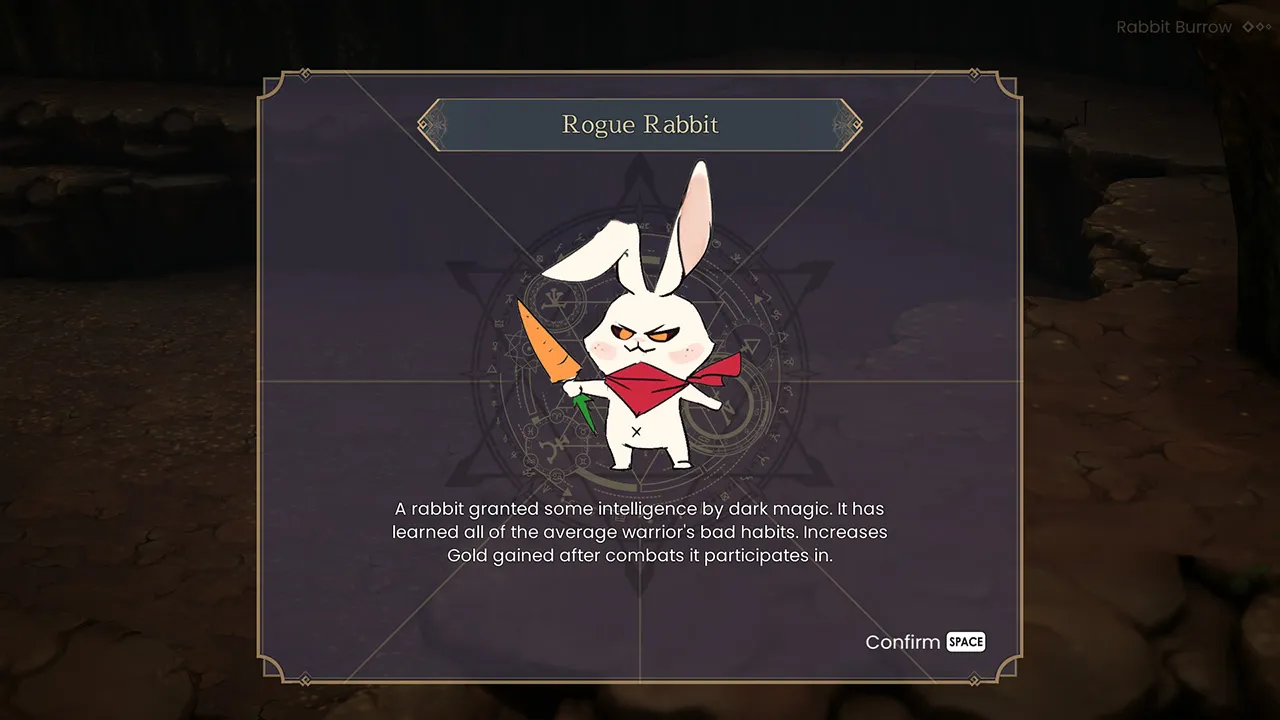Click the first diamond icon beside Rabbit Burrow
The image size is (1280, 720).
tap(1248, 27)
